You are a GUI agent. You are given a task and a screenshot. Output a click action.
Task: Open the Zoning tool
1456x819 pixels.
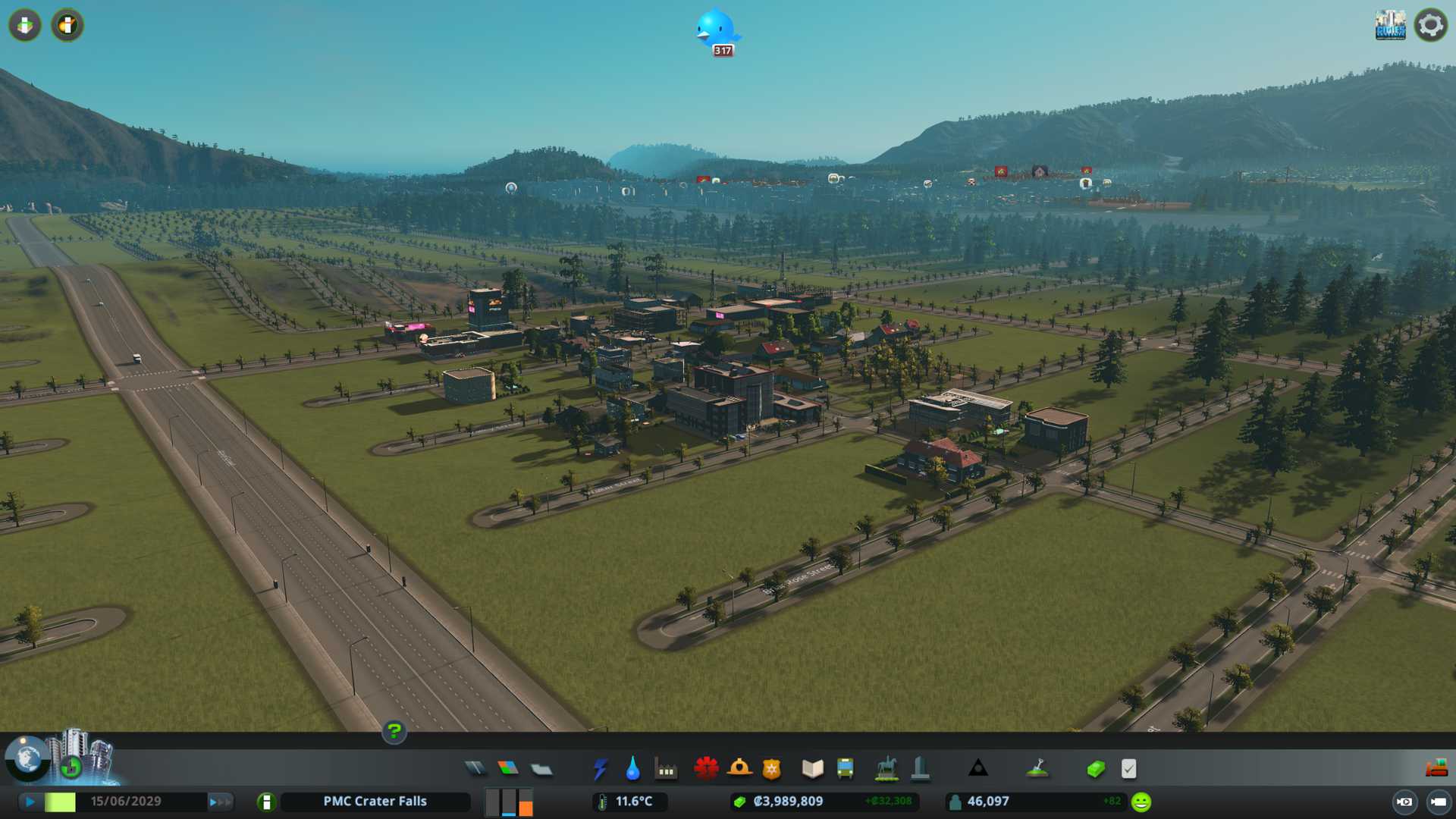tap(508, 769)
